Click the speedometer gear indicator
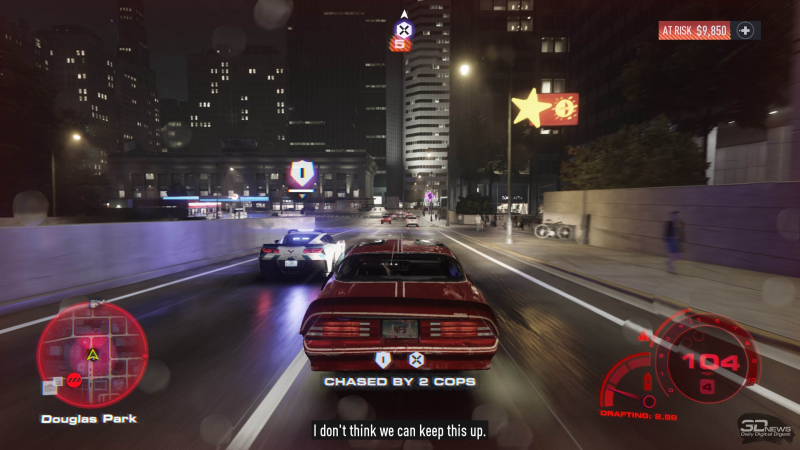The image size is (800, 450). 707,386
